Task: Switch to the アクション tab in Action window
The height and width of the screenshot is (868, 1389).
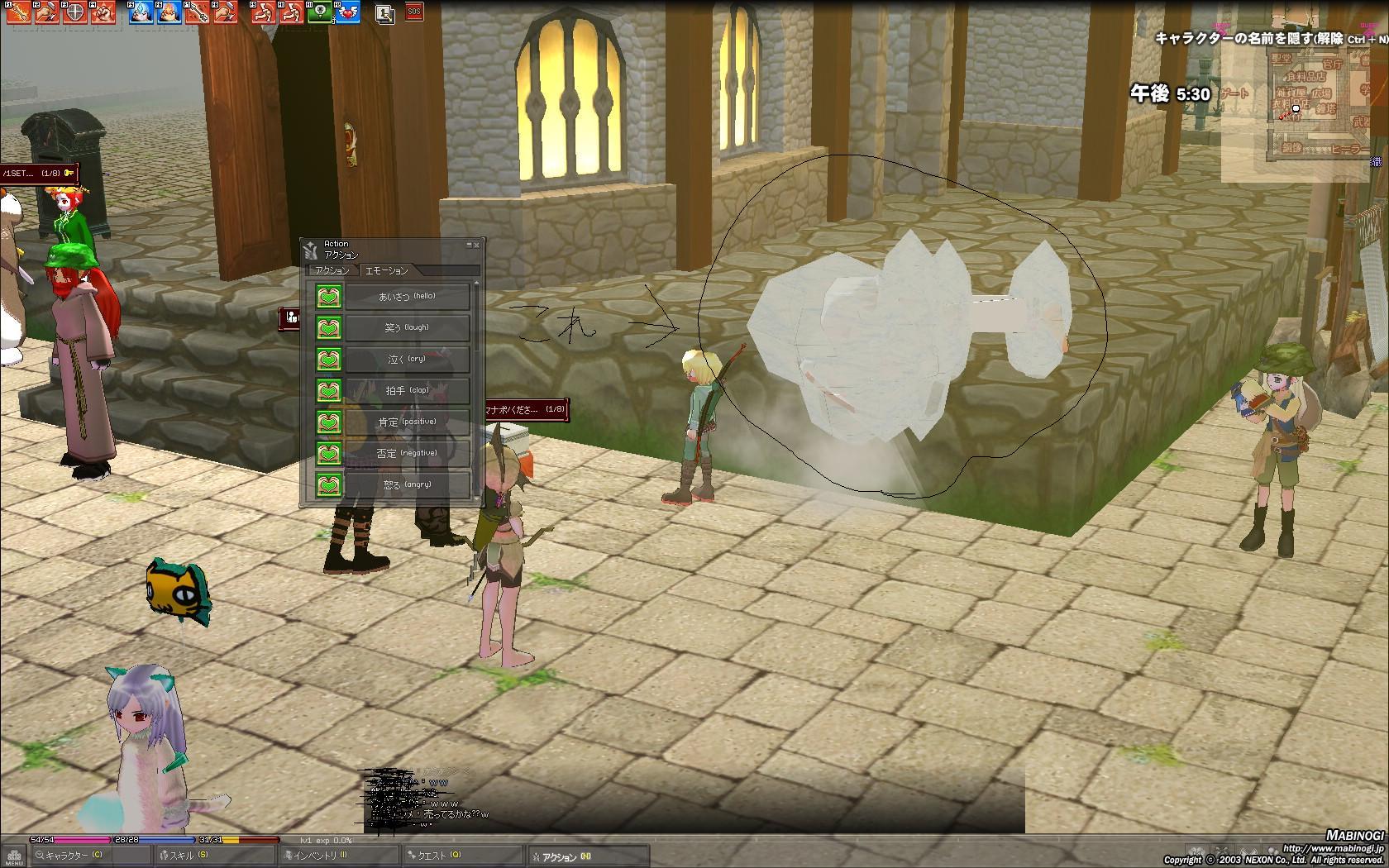Action: click(332, 270)
